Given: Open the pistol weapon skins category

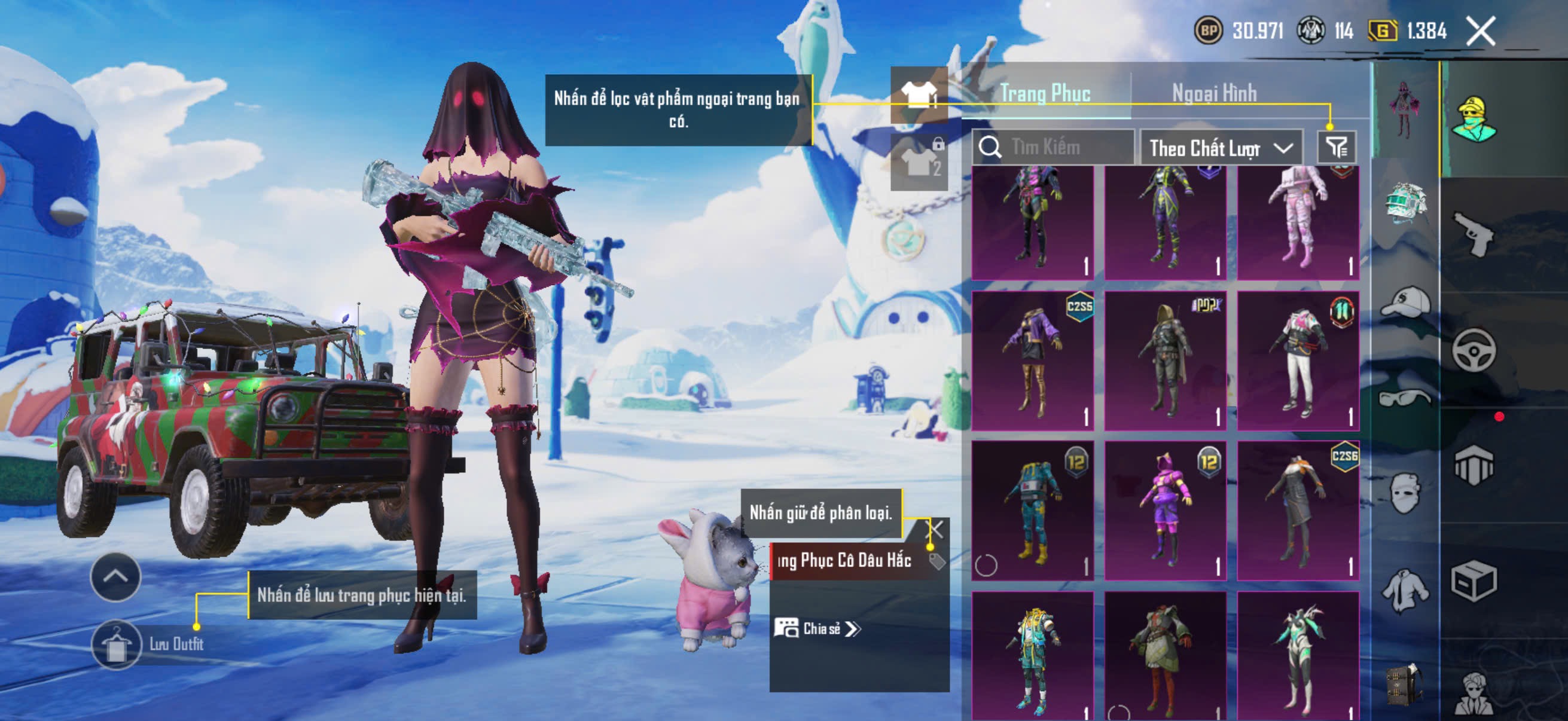Looking at the screenshot, I should tap(1473, 234).
